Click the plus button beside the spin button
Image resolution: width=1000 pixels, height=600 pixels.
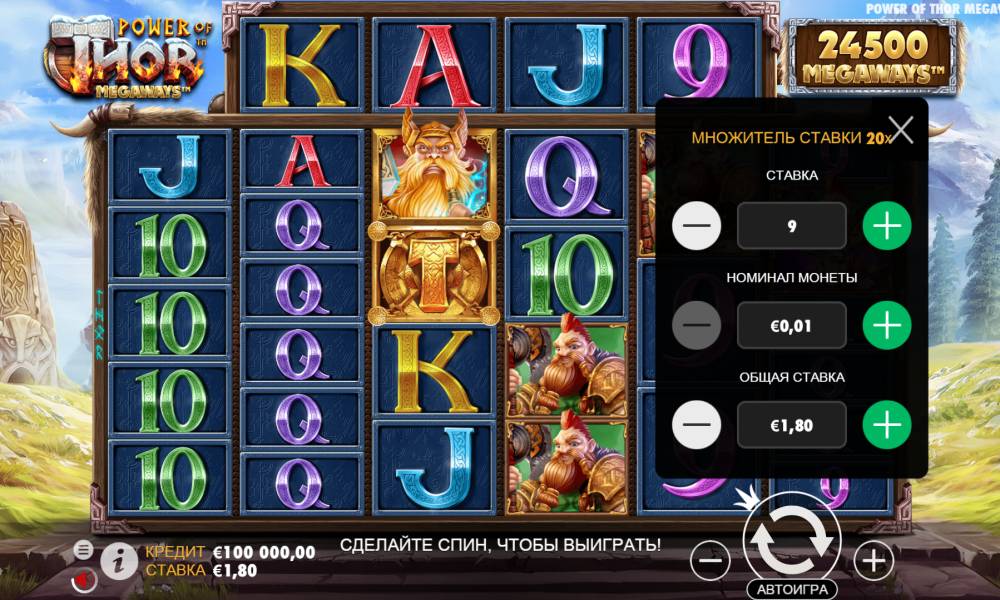(874, 561)
